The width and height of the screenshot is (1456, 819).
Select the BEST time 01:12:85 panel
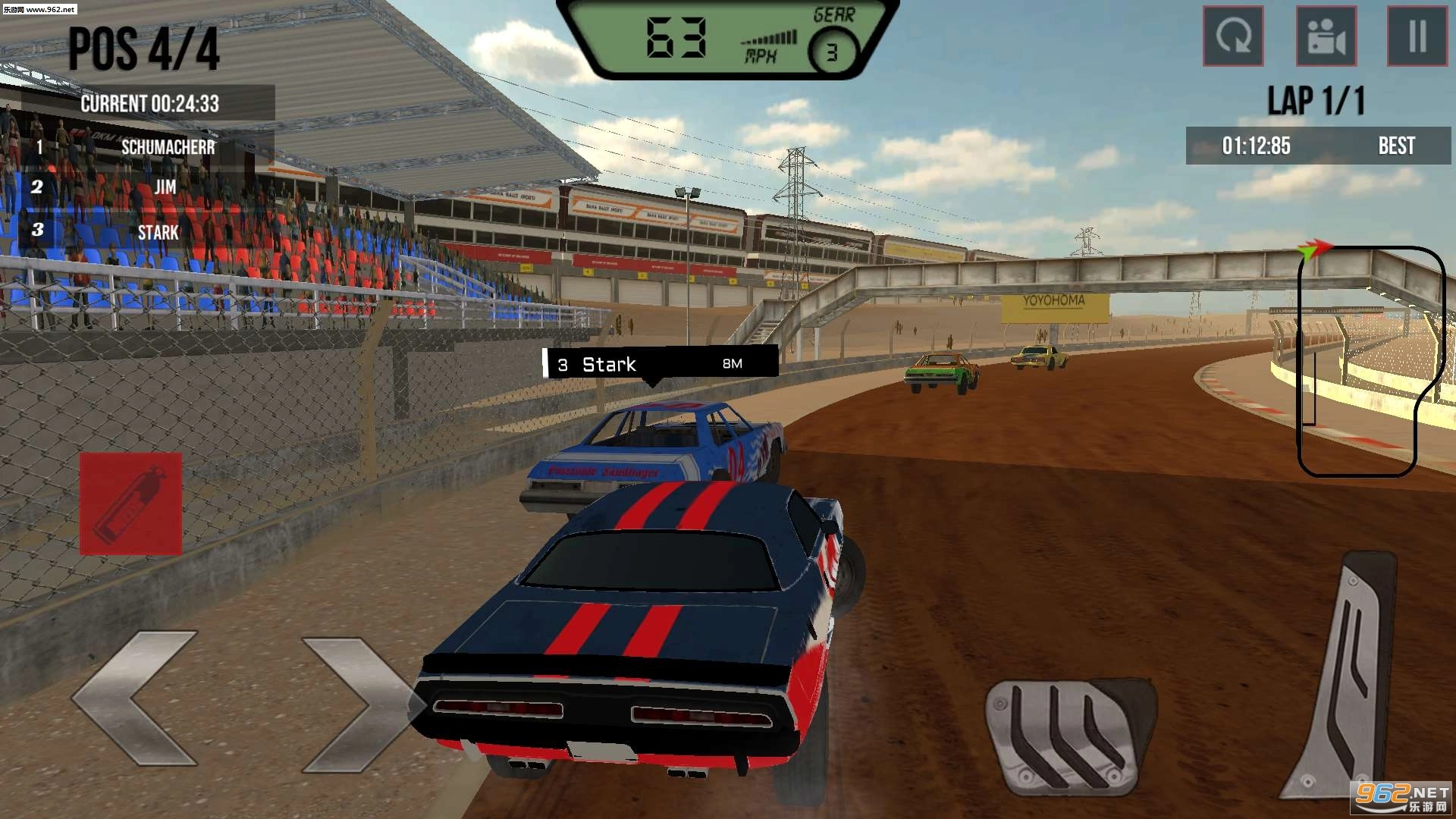tap(1317, 146)
